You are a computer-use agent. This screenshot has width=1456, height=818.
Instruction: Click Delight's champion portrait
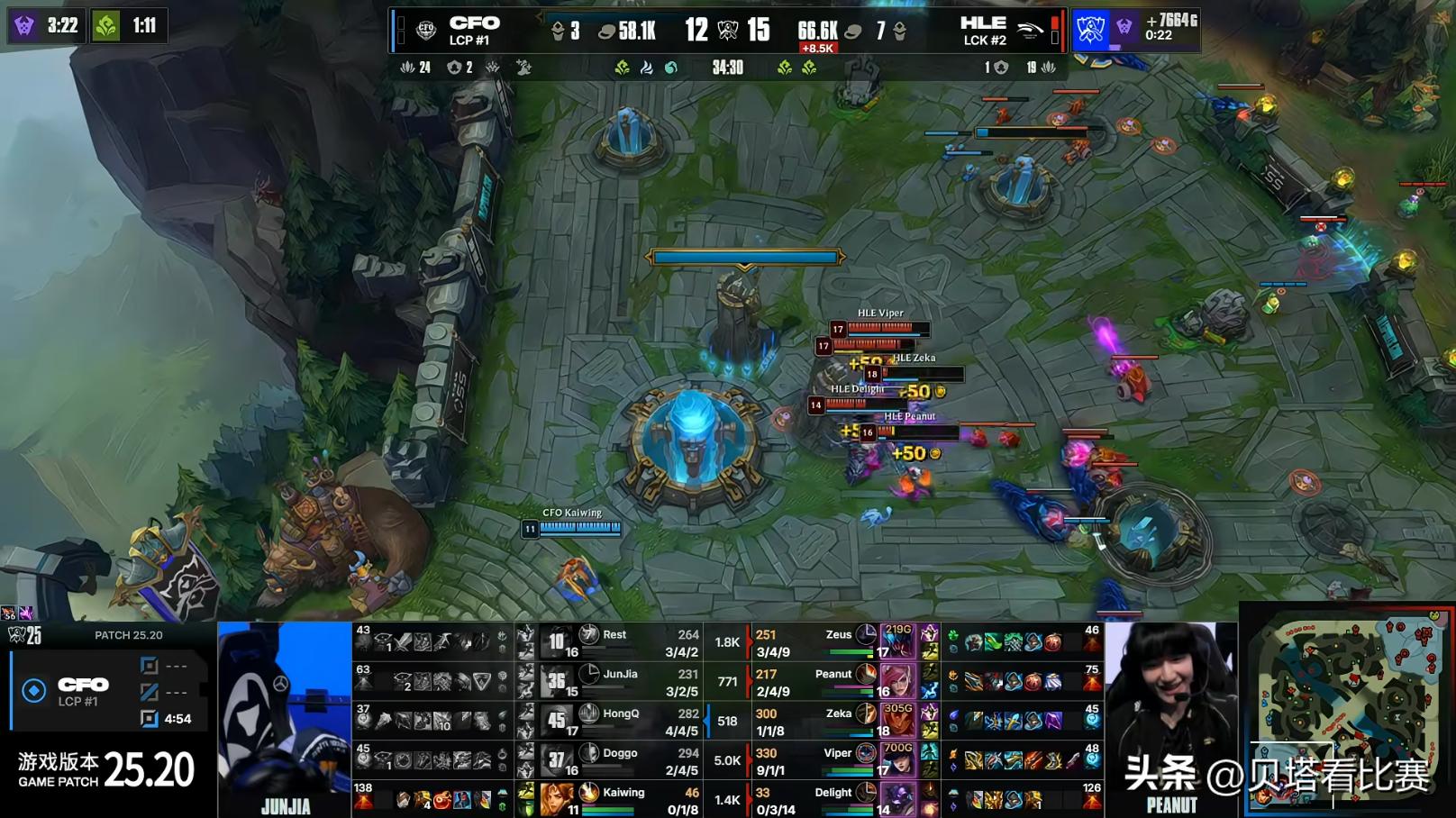(897, 798)
